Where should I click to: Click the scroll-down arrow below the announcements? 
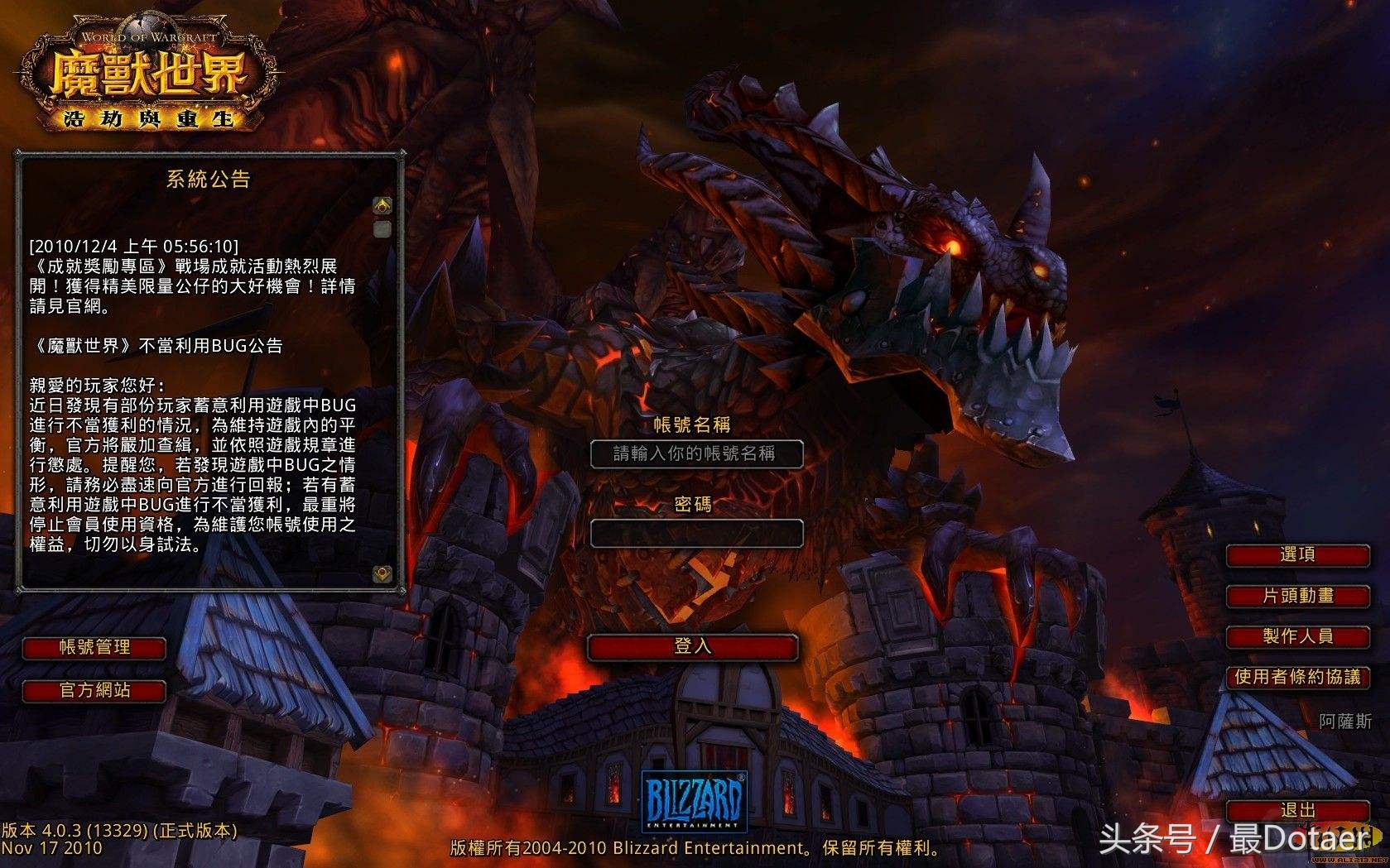pyautogui.click(x=380, y=574)
